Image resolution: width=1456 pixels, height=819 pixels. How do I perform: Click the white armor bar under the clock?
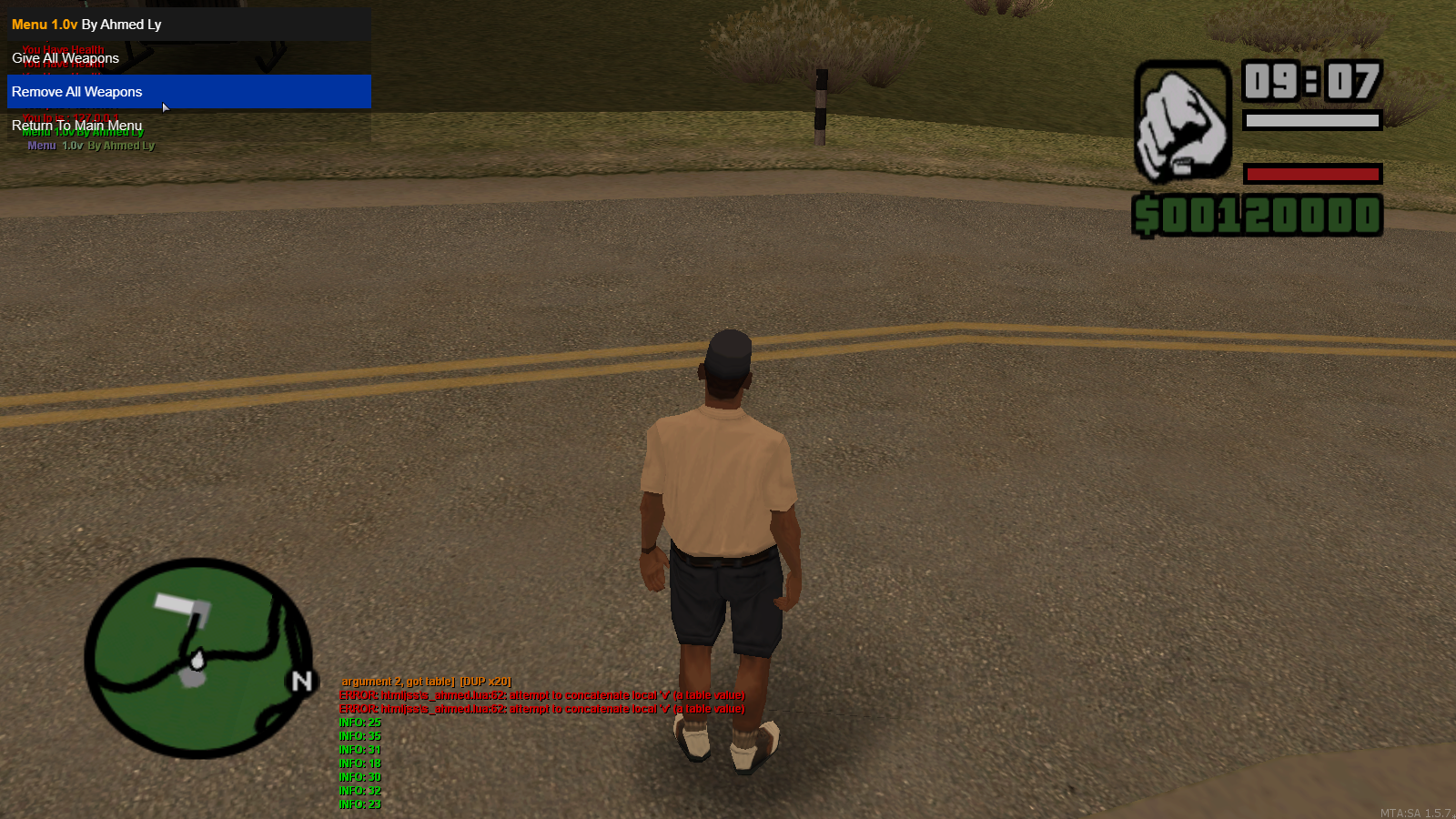1313,120
